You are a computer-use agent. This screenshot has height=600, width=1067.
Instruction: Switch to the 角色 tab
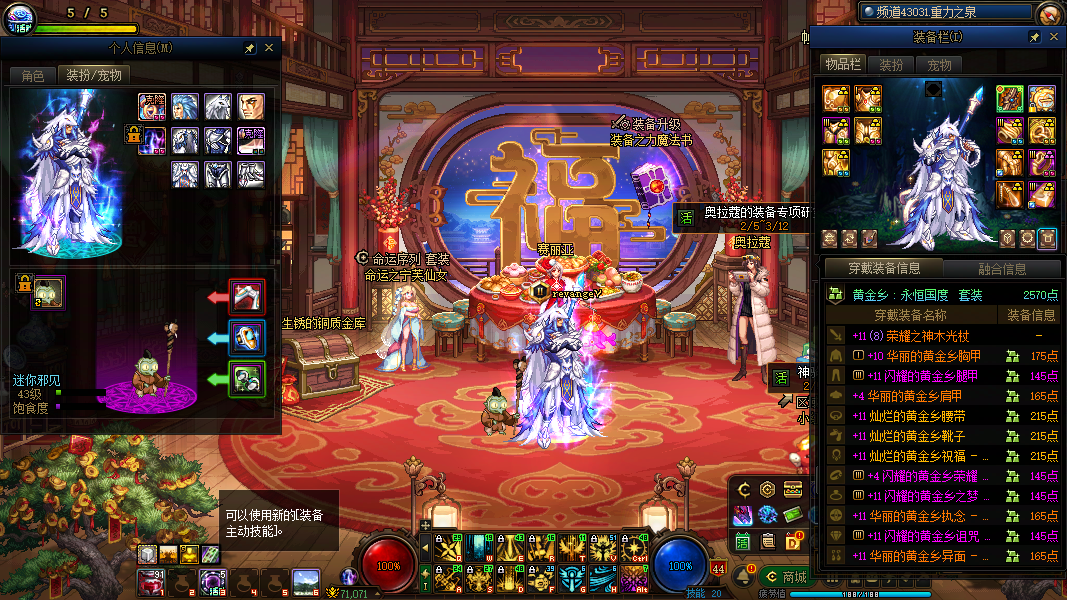click(32, 75)
